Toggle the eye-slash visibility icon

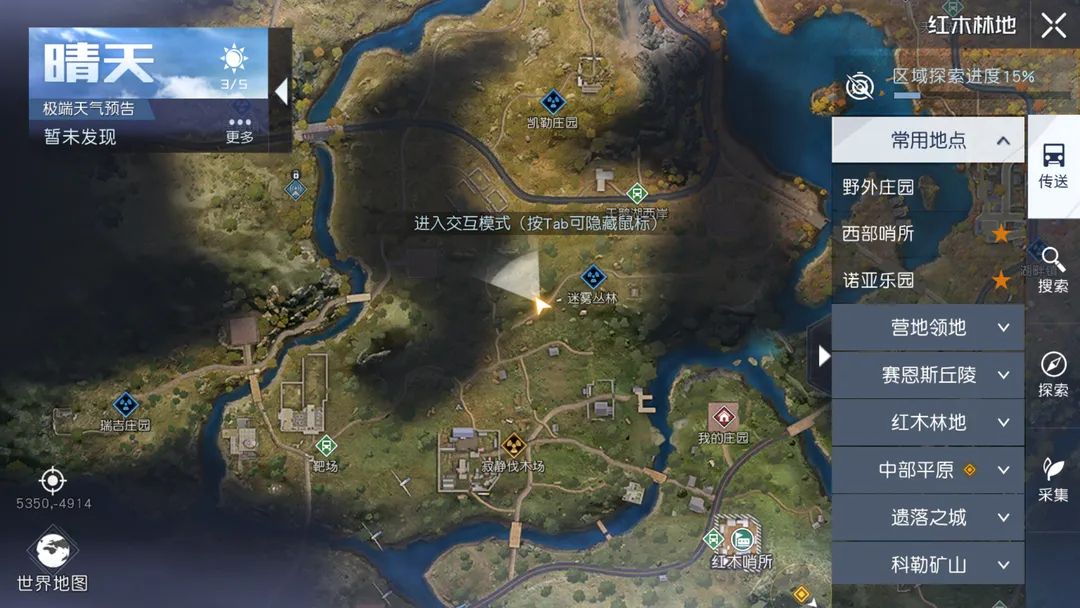tap(859, 87)
